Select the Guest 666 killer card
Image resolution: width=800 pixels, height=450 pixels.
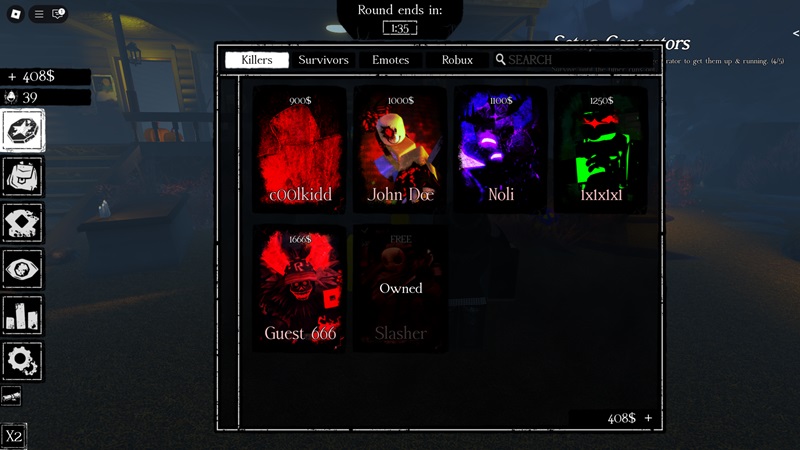pyautogui.click(x=300, y=289)
